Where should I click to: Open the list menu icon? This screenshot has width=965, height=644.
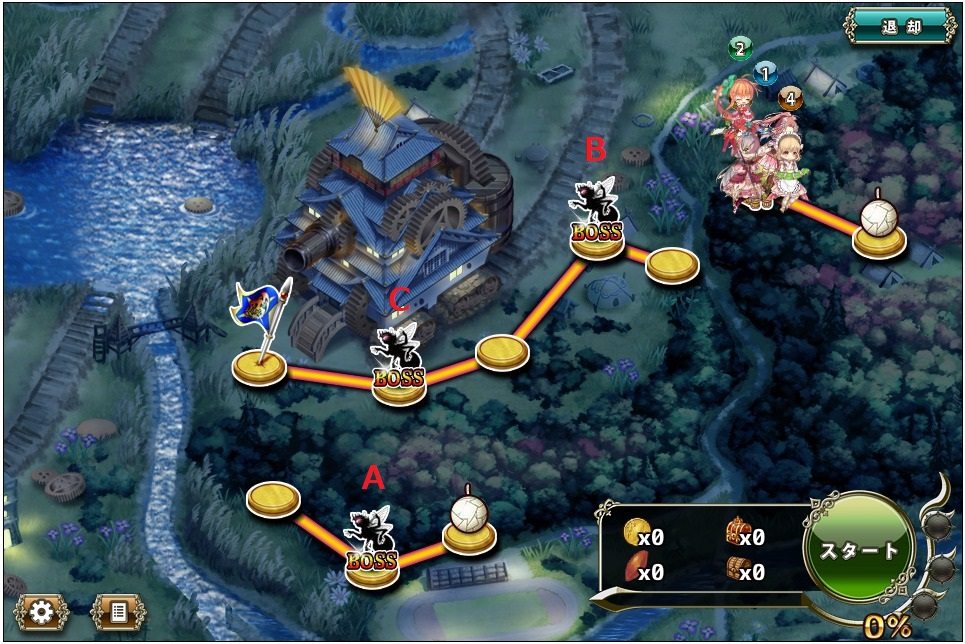tap(118, 611)
